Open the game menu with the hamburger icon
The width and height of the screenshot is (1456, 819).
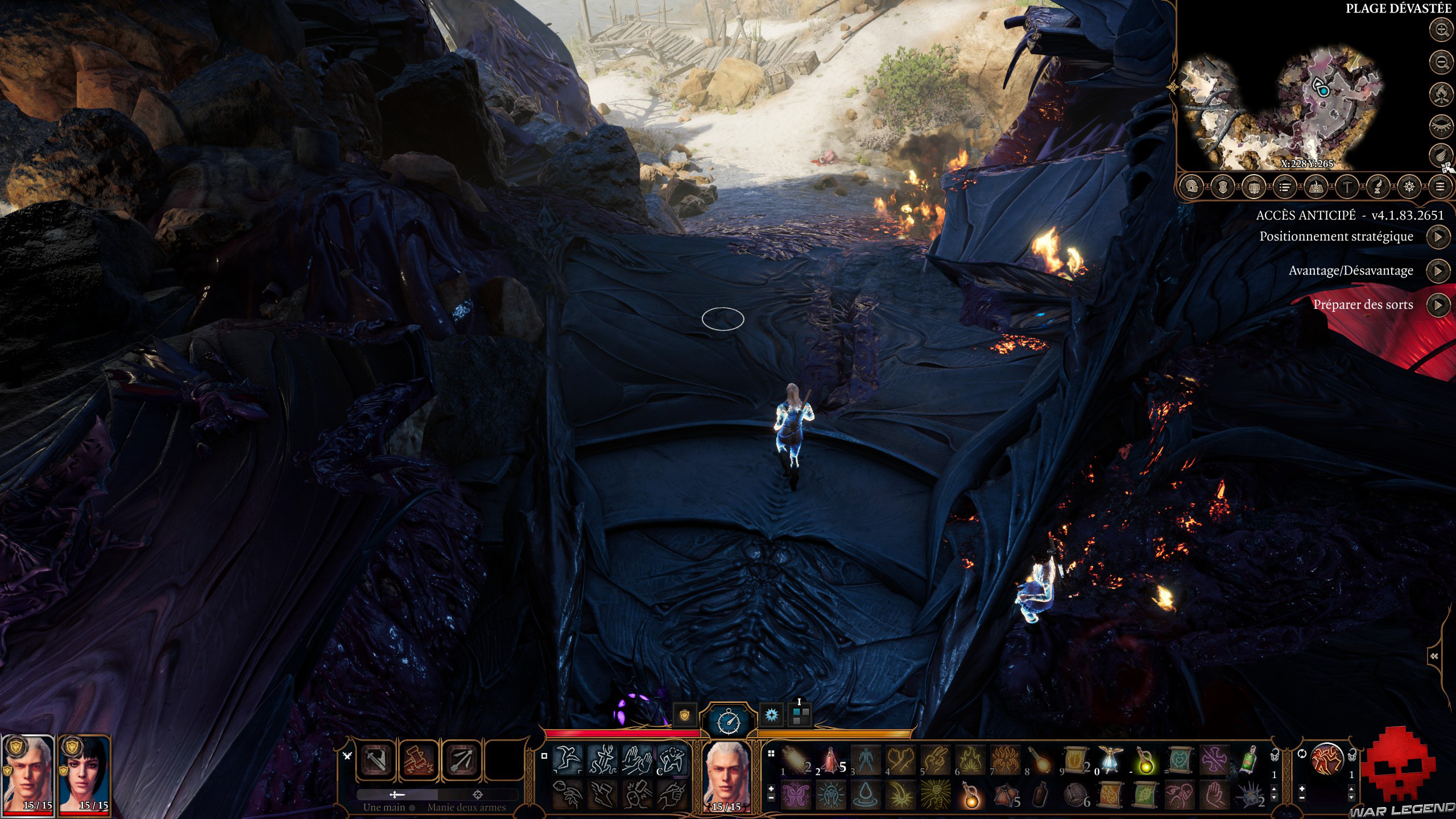click(1439, 185)
